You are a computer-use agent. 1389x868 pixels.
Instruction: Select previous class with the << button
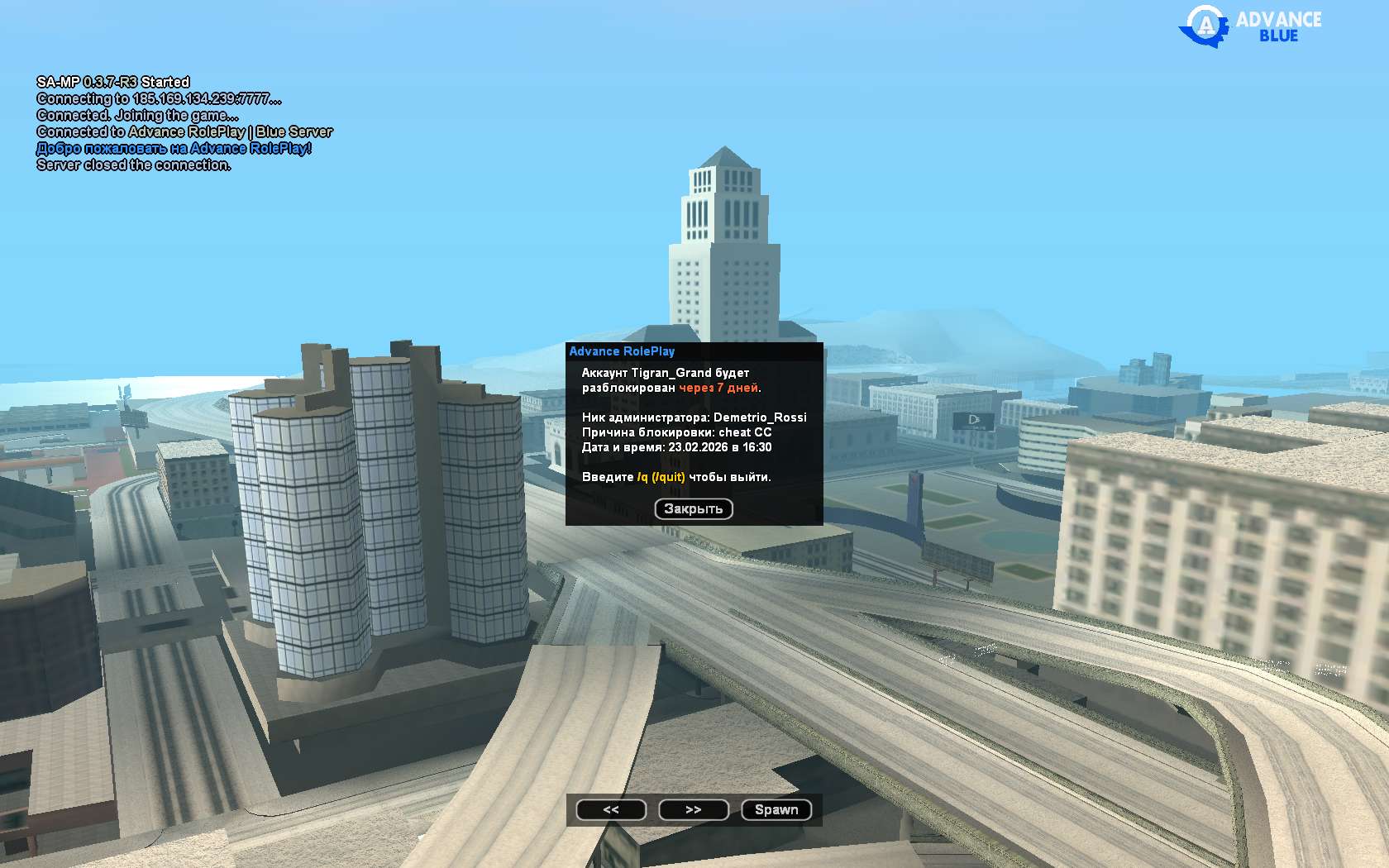(611, 810)
